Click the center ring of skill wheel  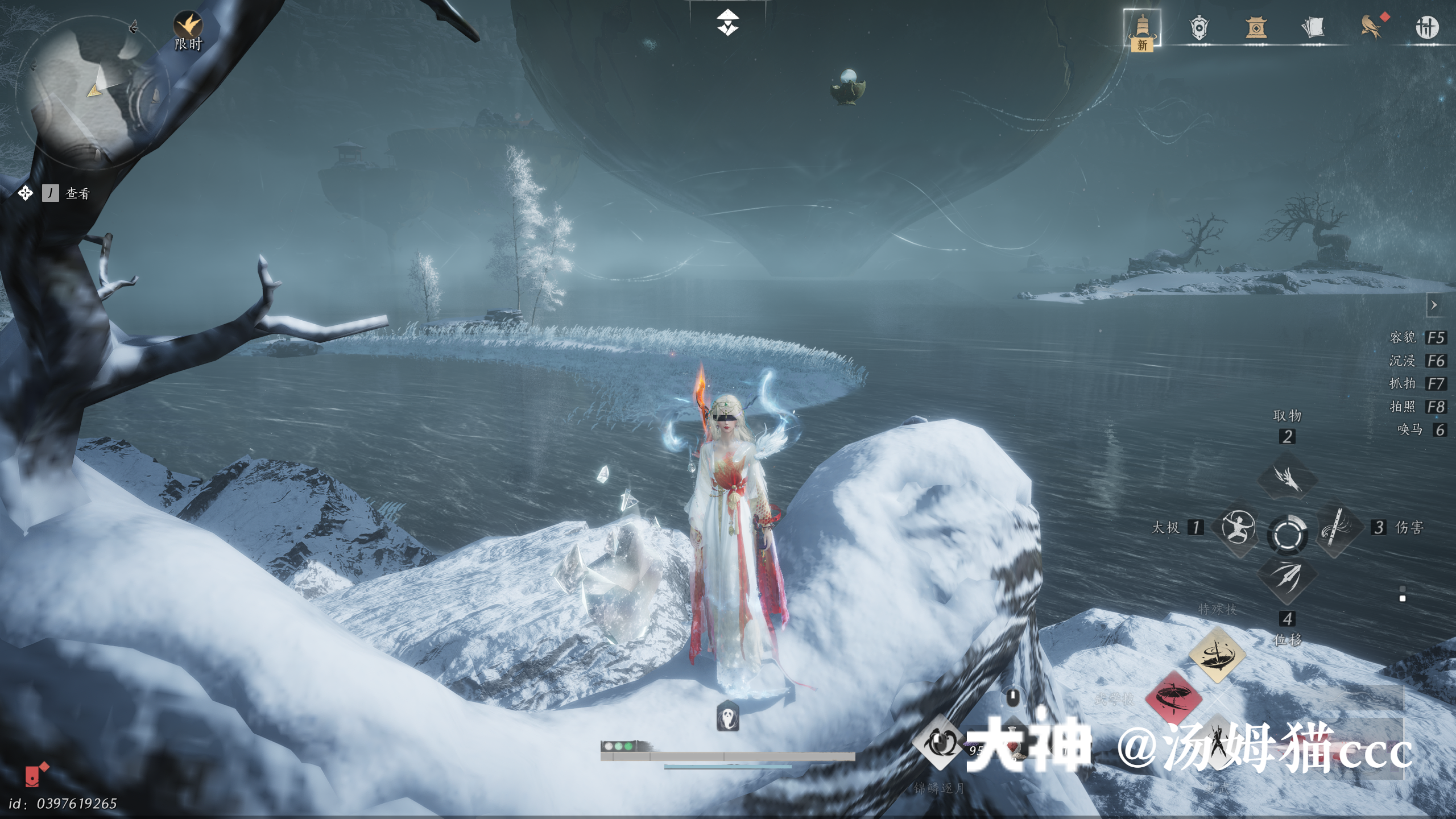(1287, 534)
